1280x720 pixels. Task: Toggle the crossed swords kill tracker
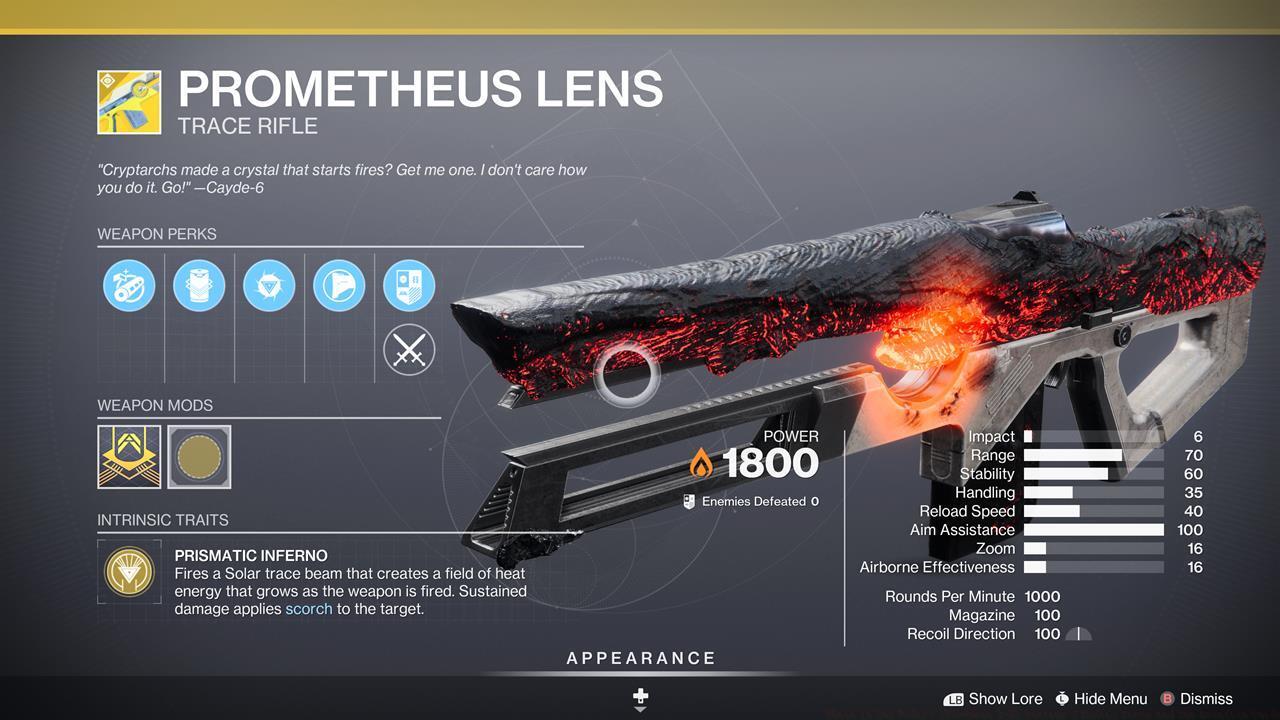(x=409, y=350)
